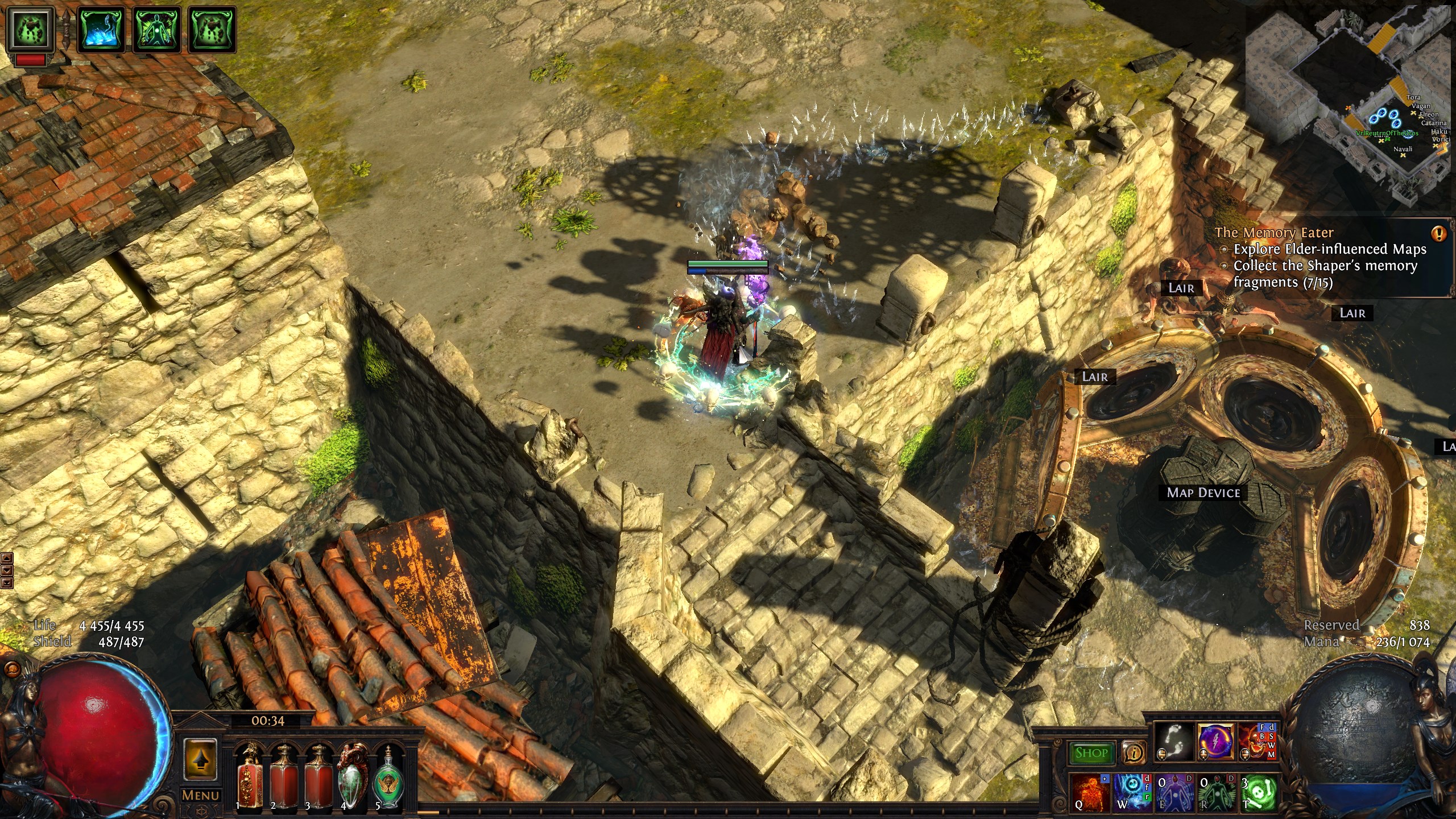
Task: Click the yellow level-up arrow button
Action: (200, 759)
